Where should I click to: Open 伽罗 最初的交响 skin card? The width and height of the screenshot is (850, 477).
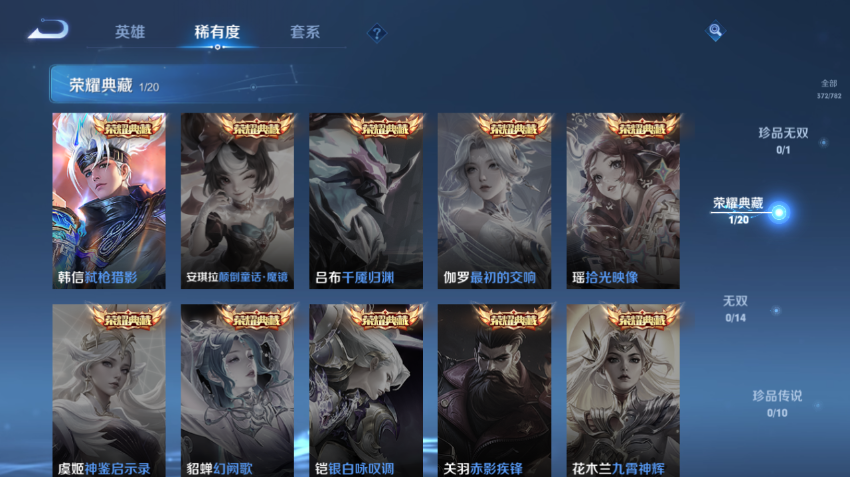tap(494, 201)
